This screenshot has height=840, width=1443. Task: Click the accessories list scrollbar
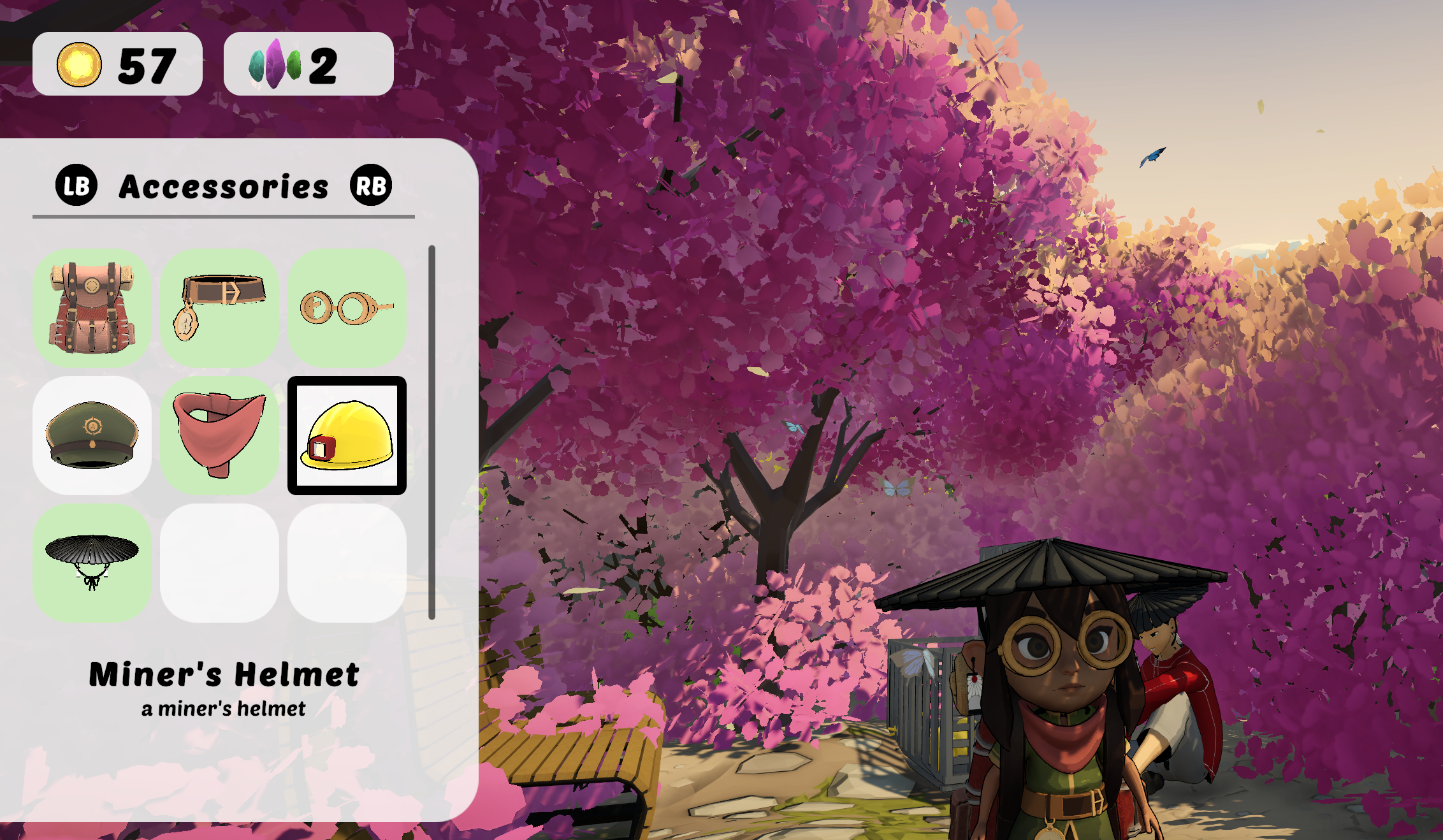[x=431, y=432]
